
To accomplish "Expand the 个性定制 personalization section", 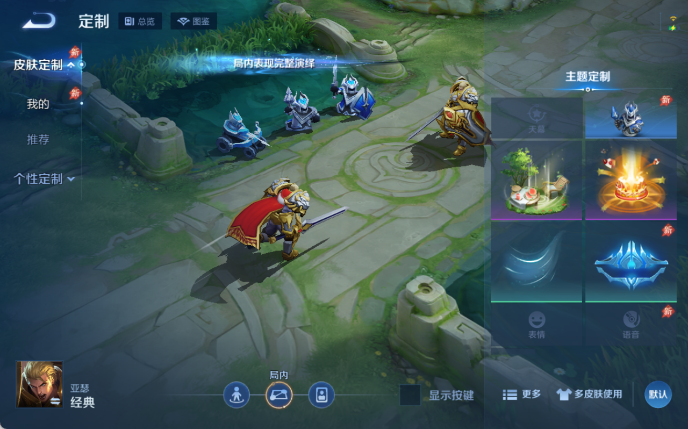I will click(x=45, y=179).
